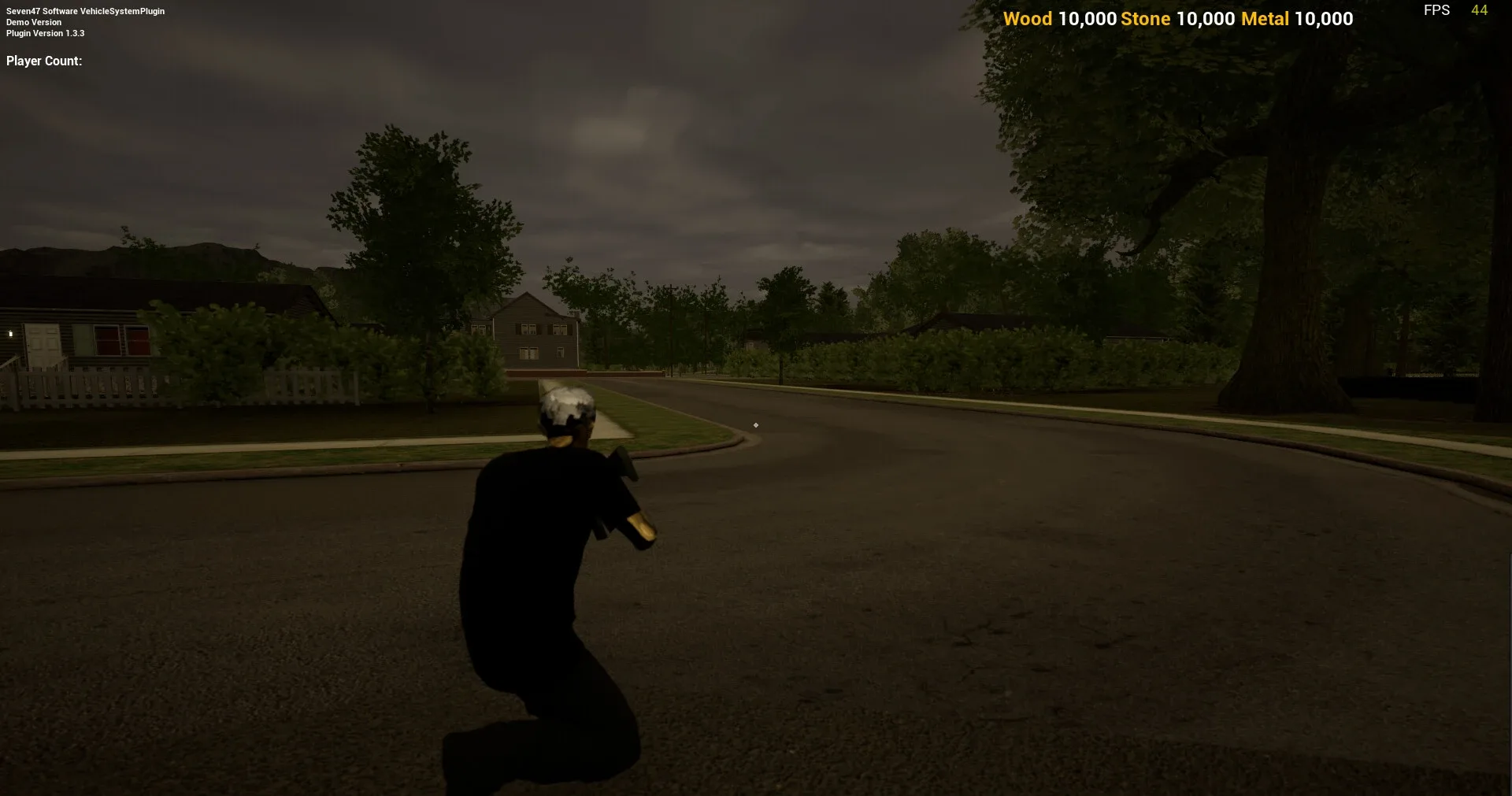Click the crosshair reticle in screen center
This screenshot has width=1512, height=796.
(x=756, y=425)
